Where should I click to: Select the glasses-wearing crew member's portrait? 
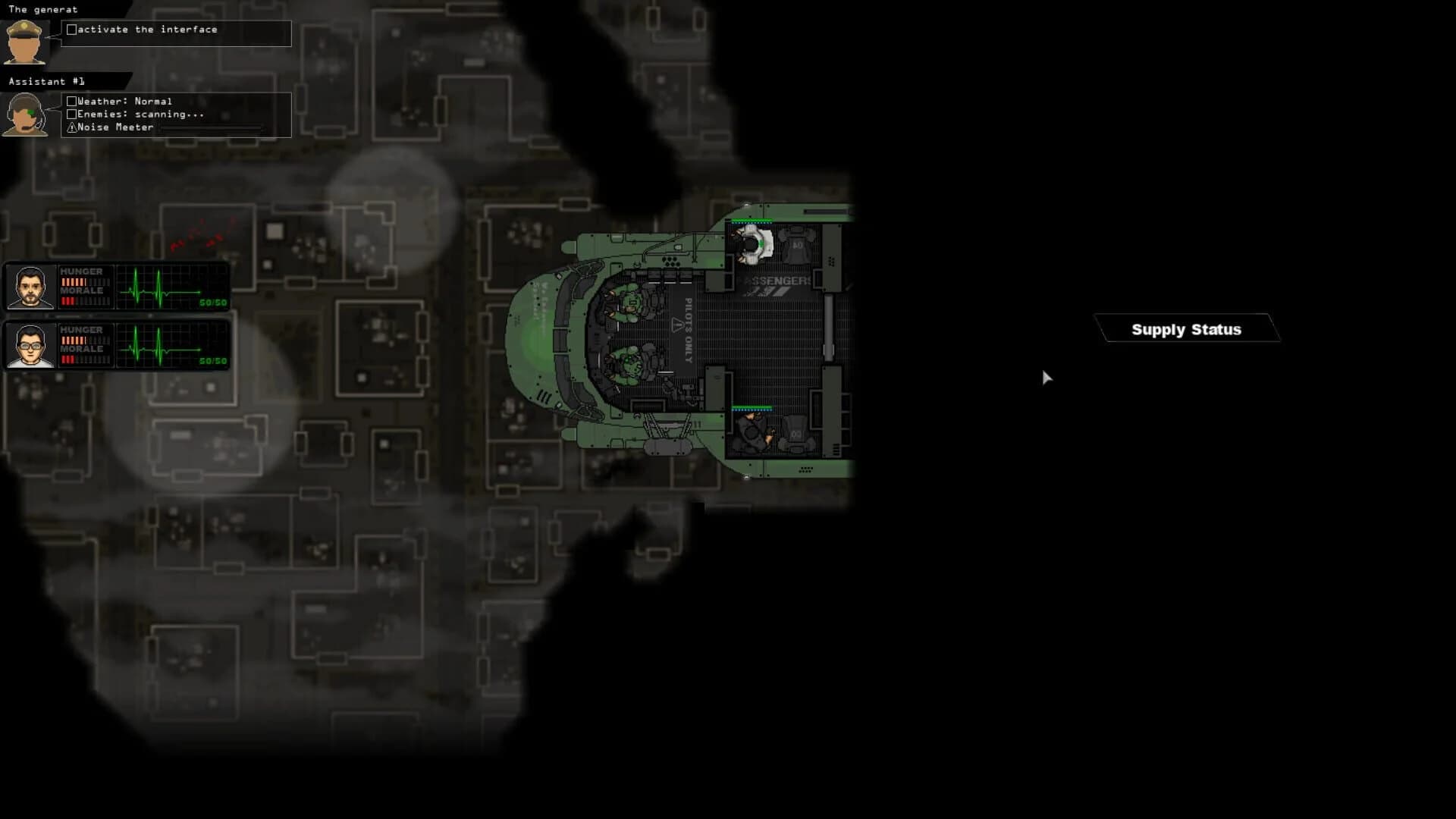[30, 345]
